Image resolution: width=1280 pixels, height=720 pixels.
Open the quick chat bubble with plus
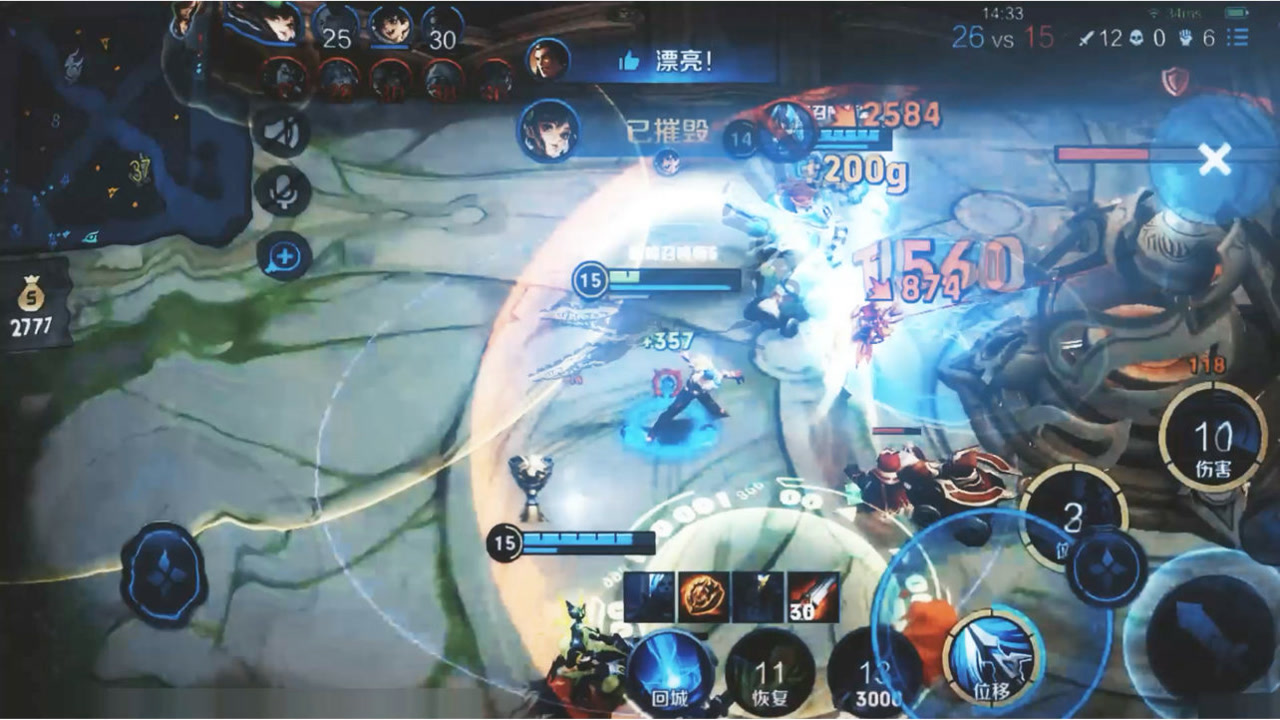point(284,256)
